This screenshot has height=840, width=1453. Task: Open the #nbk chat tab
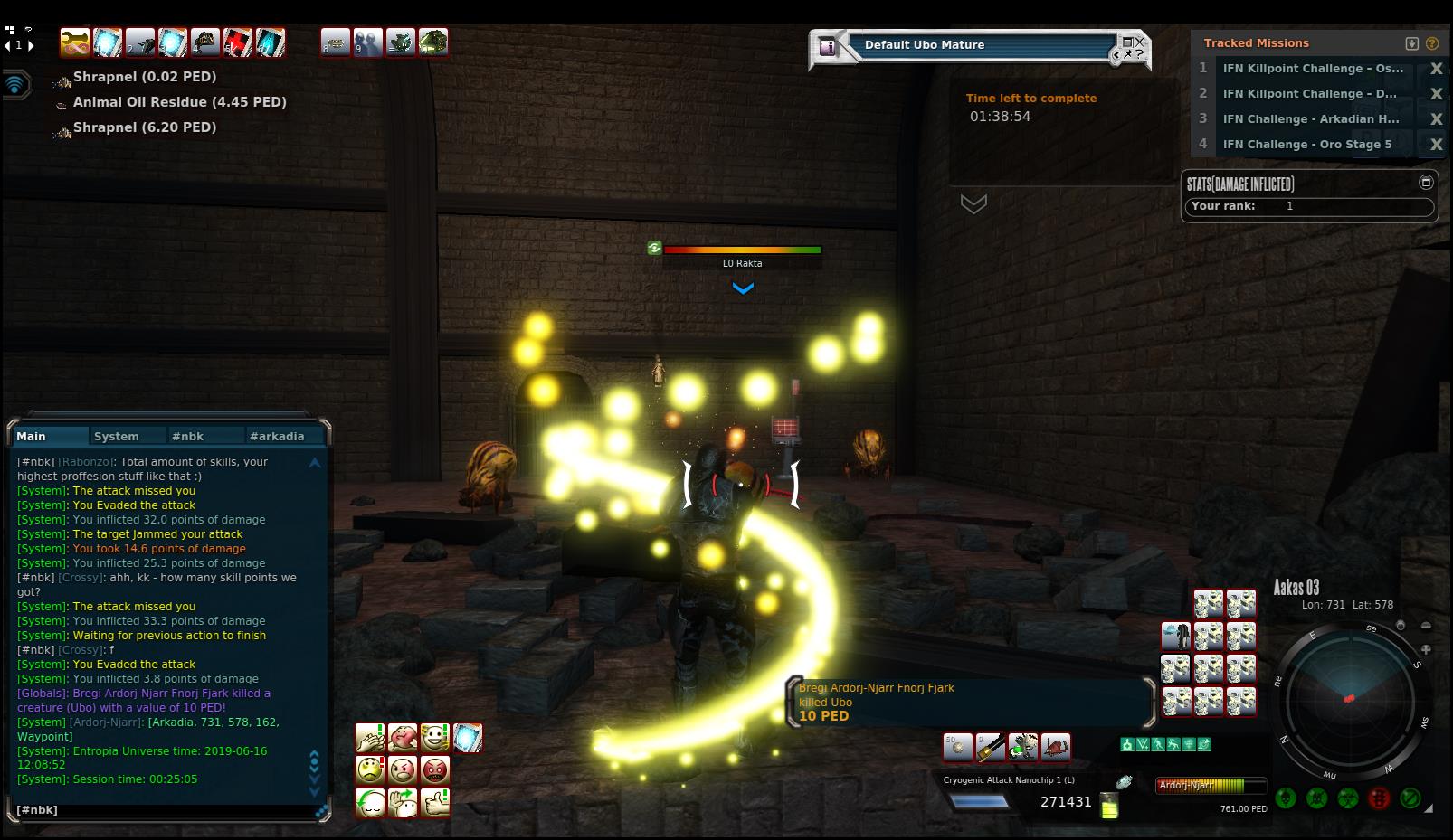tap(188, 436)
